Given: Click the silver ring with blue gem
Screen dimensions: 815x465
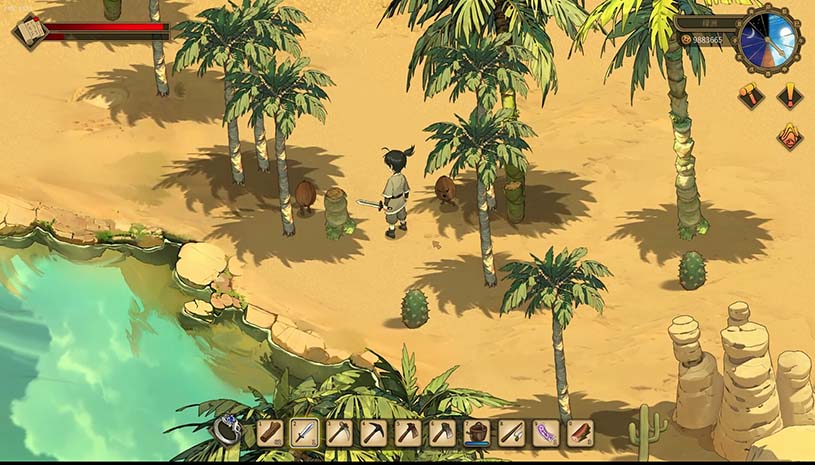Looking at the screenshot, I should pyautogui.click(x=227, y=432).
